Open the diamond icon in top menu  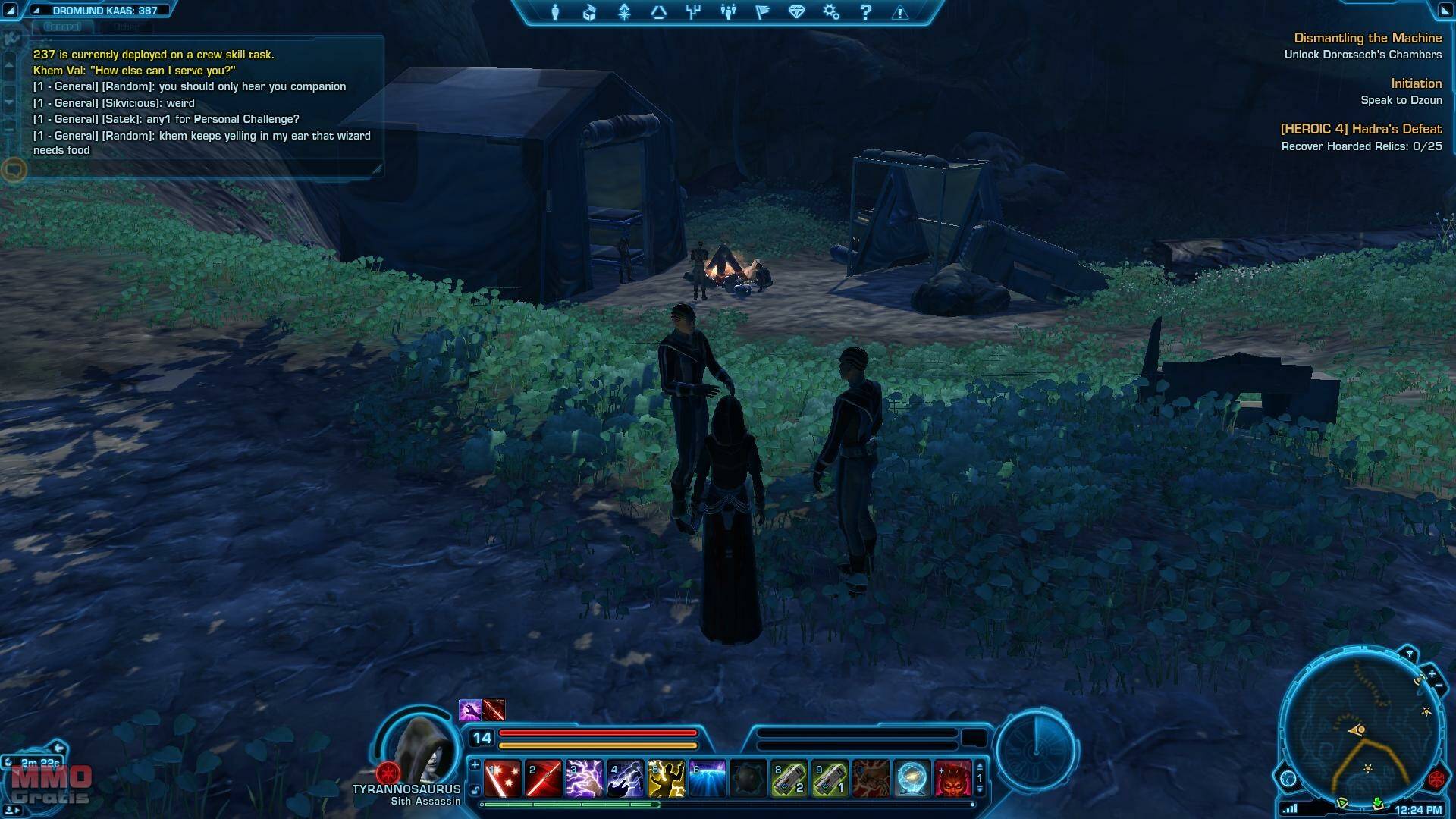pos(796,12)
